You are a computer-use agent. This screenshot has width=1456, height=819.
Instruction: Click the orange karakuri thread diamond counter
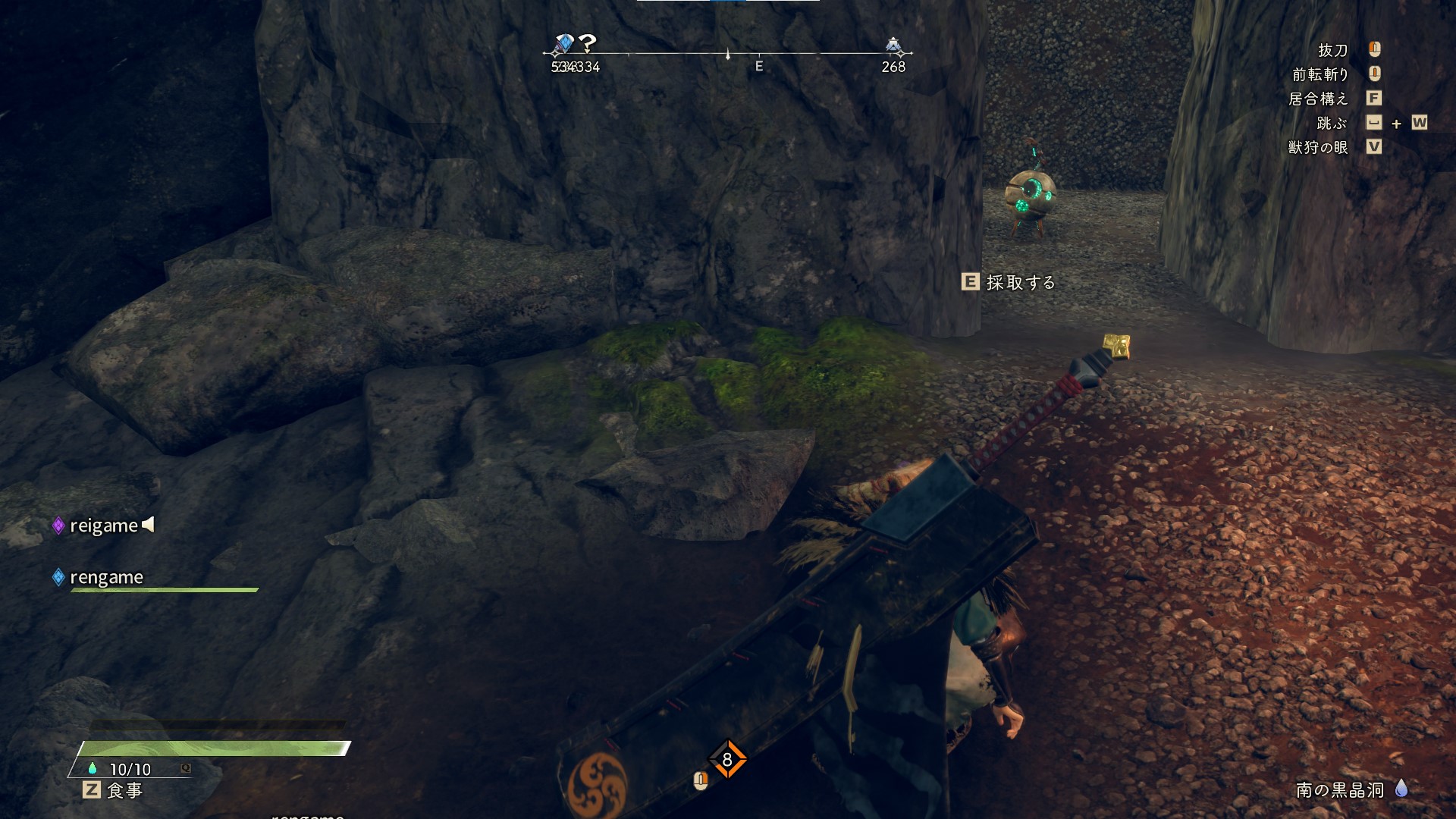[727, 759]
